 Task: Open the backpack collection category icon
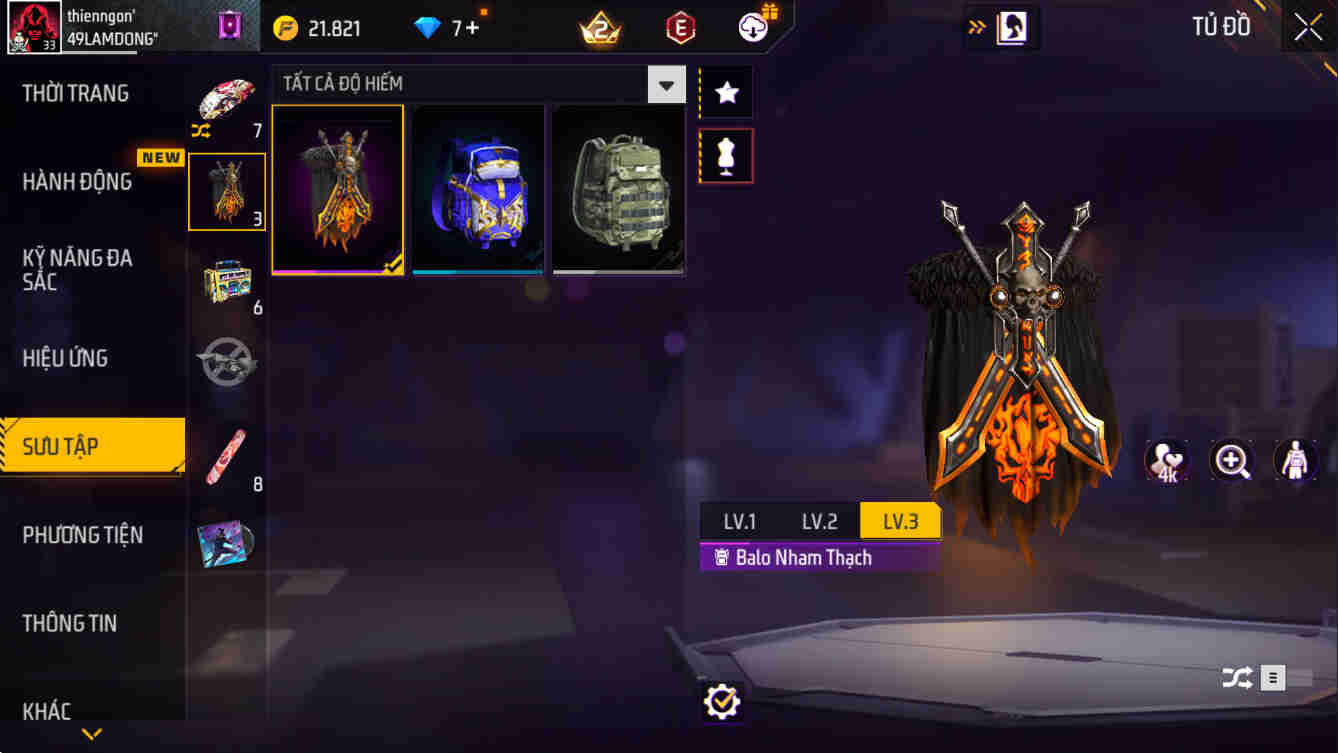[x=227, y=190]
